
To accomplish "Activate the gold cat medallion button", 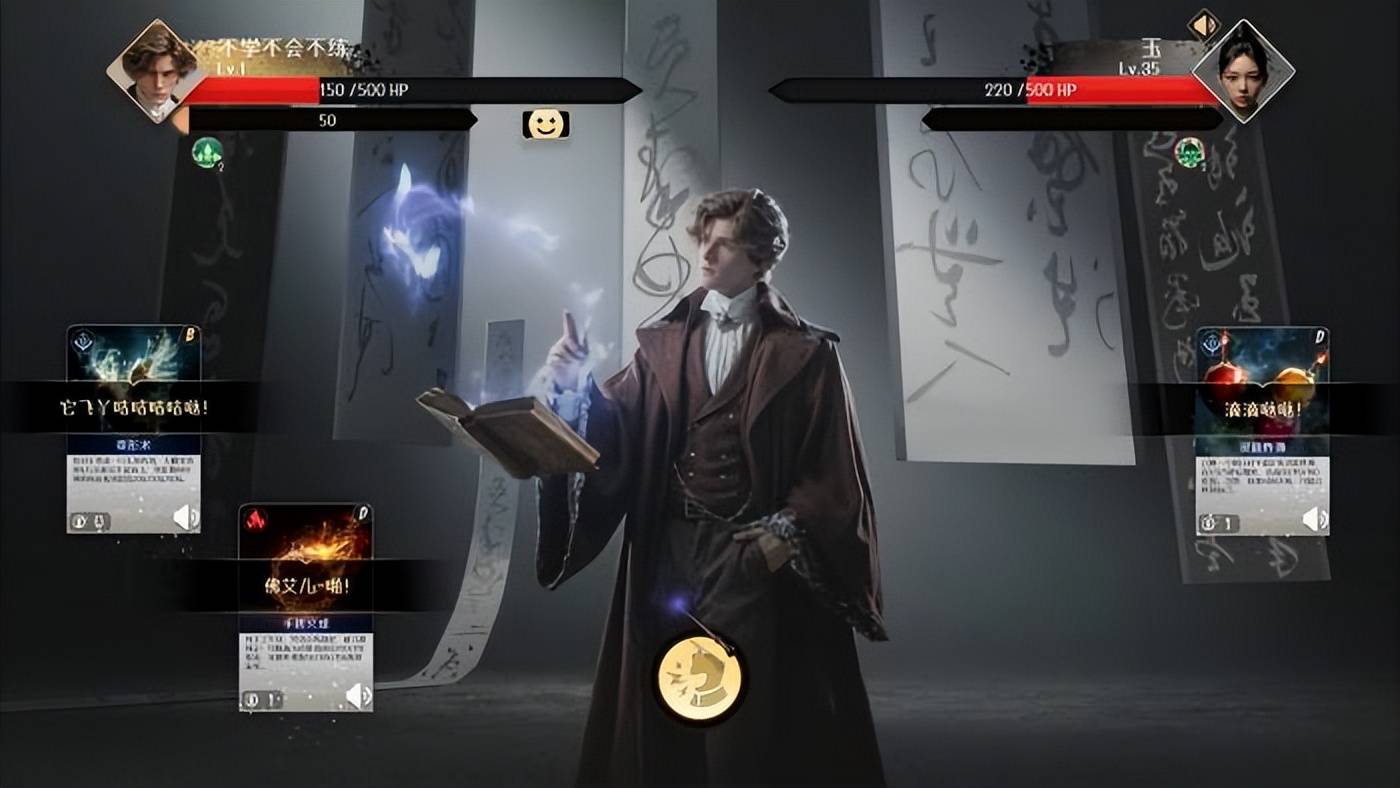I will (699, 679).
